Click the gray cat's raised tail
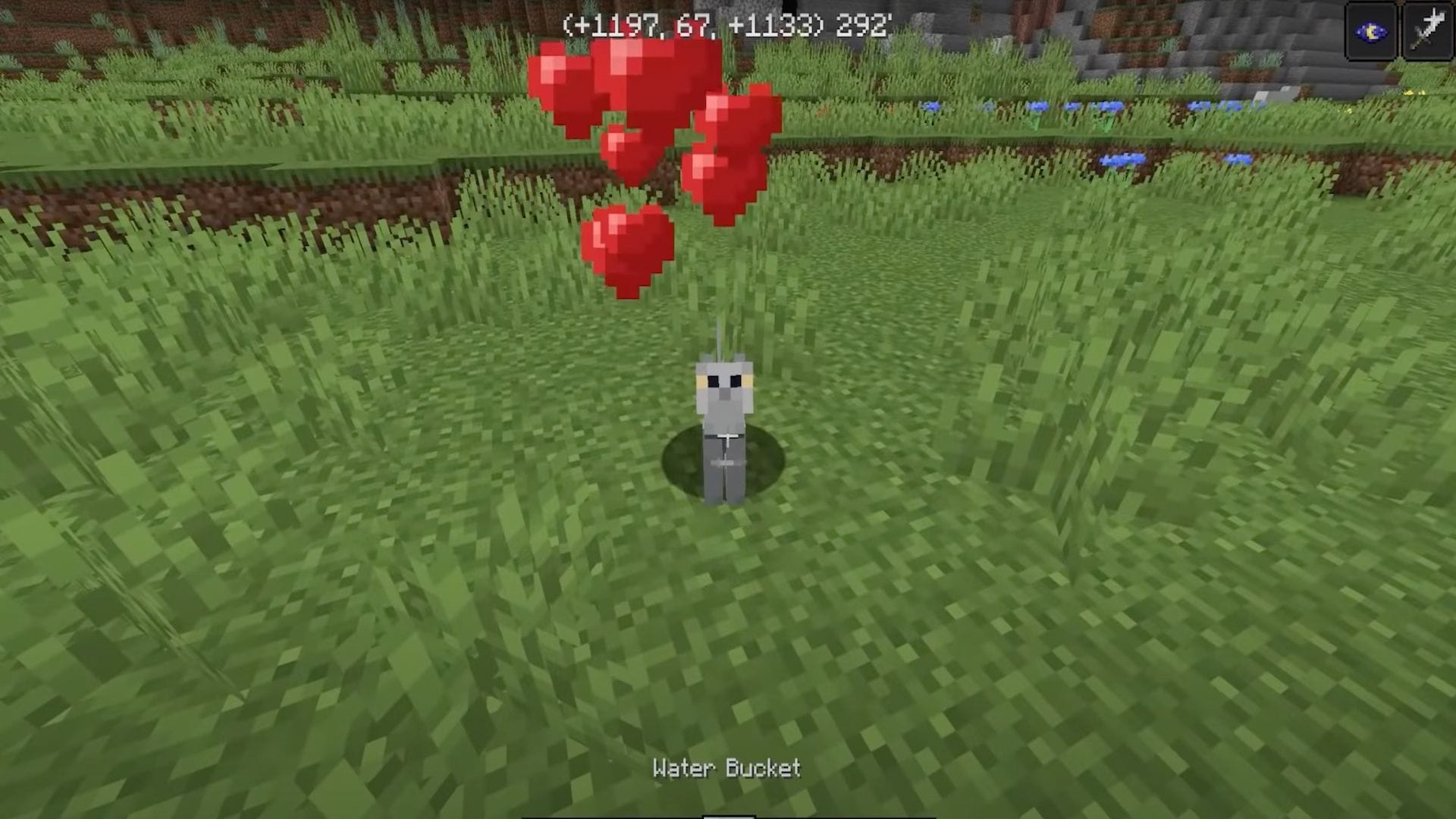1456x819 pixels. (x=717, y=334)
